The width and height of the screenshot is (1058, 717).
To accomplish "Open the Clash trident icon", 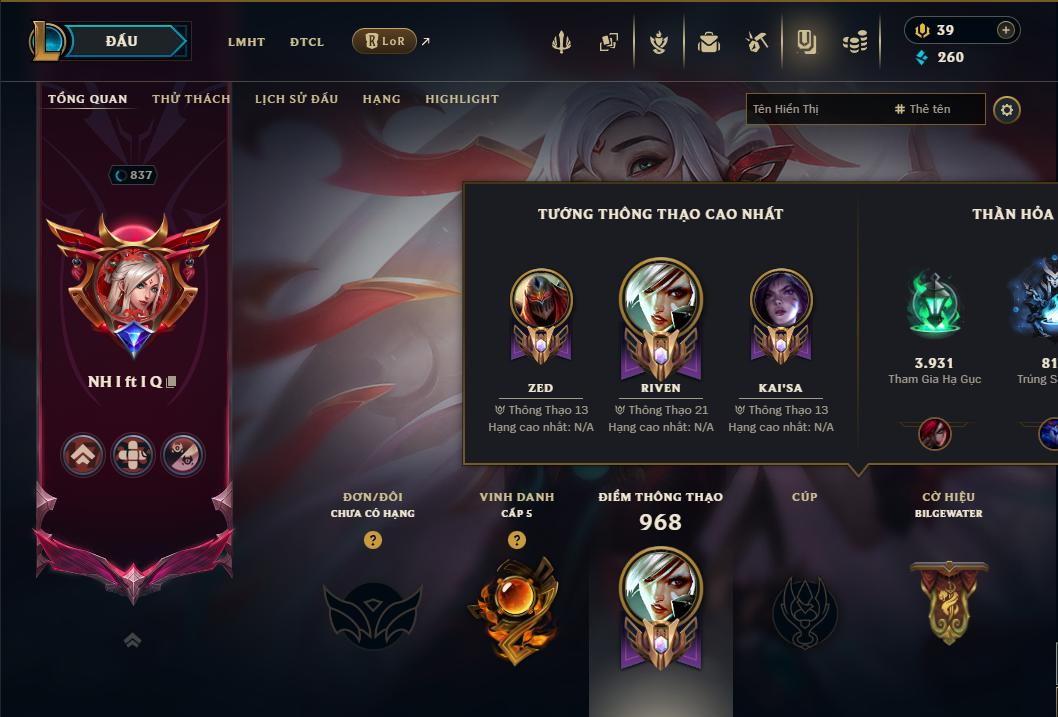I will tap(561, 42).
